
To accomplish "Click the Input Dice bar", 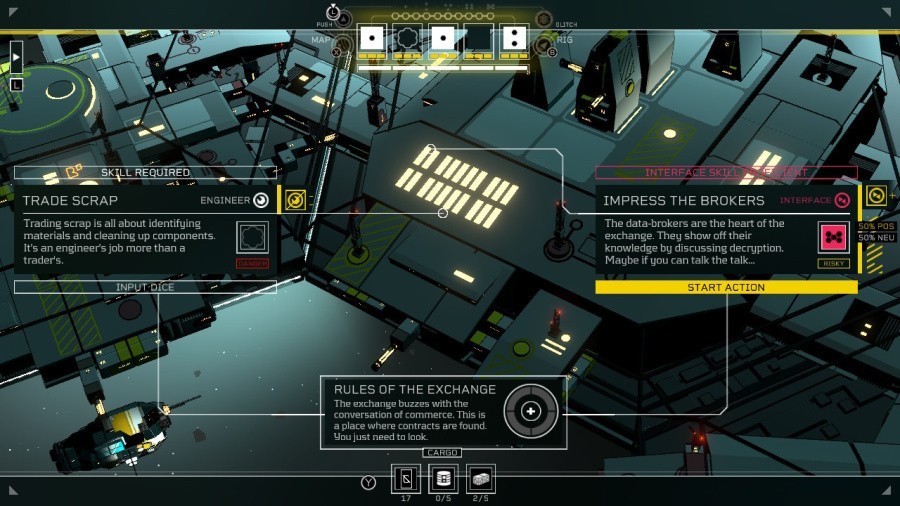I will 145,287.
